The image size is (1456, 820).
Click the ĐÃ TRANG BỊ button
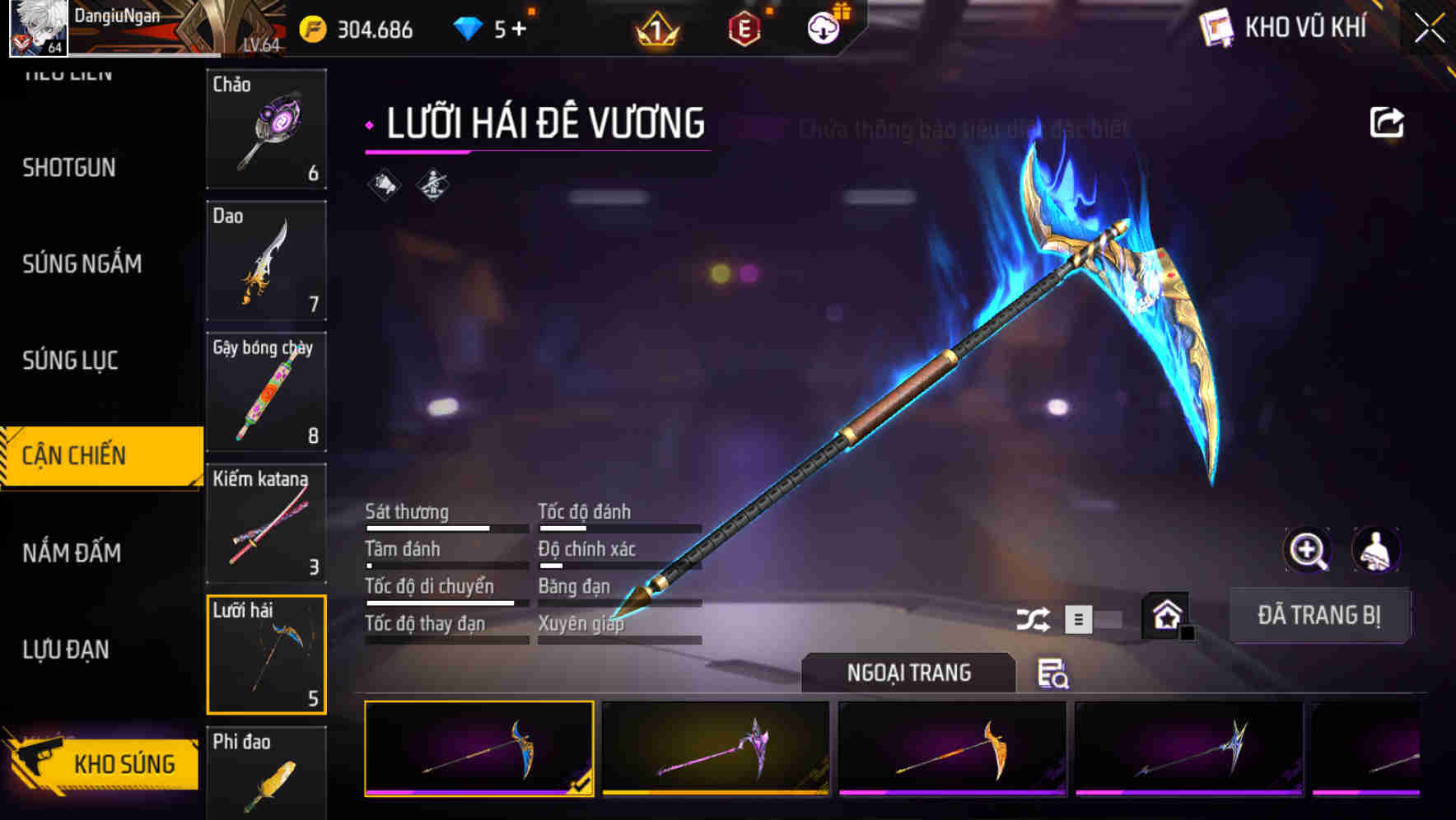[x=1320, y=615]
